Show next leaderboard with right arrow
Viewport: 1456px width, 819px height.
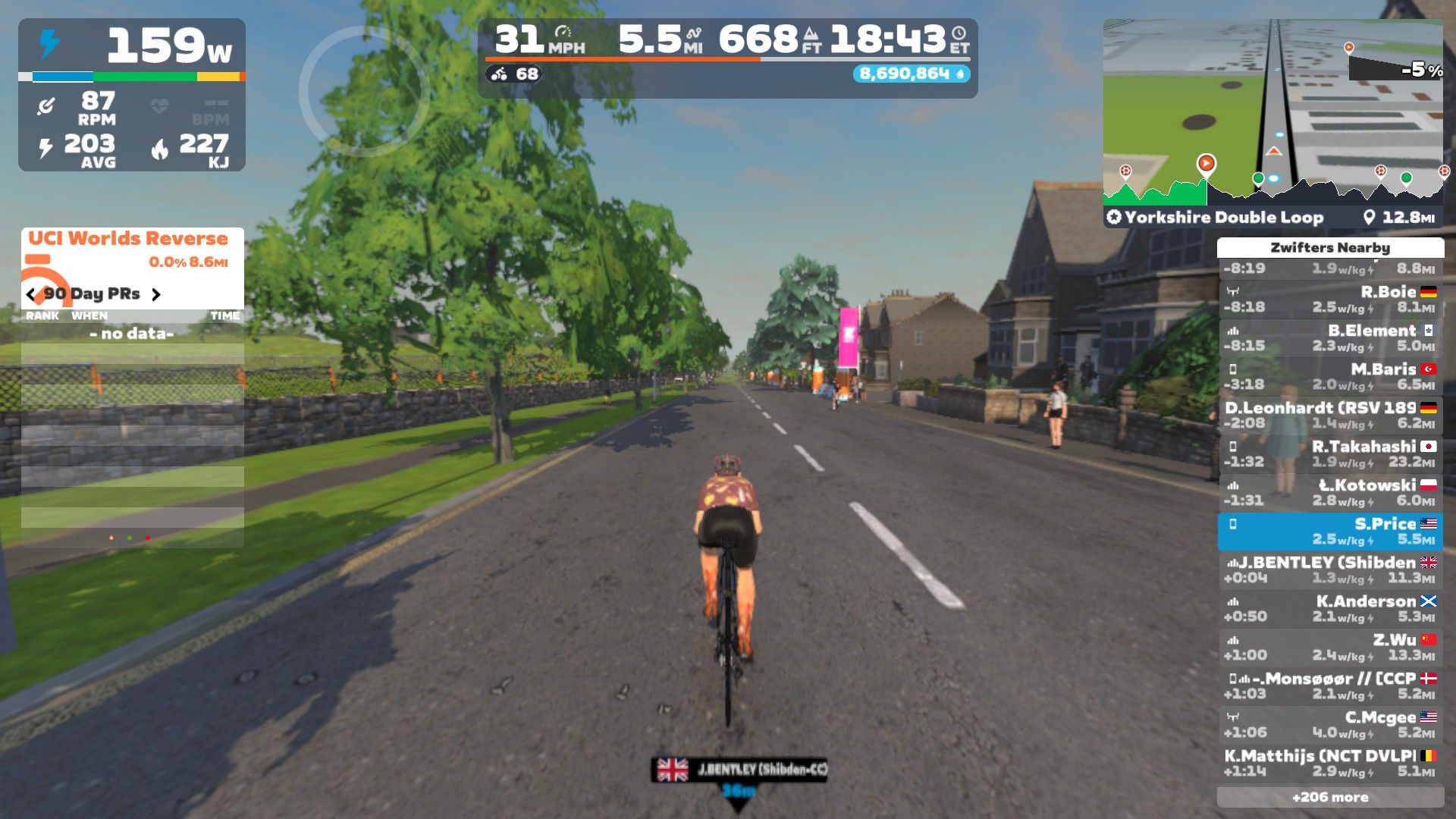click(156, 294)
